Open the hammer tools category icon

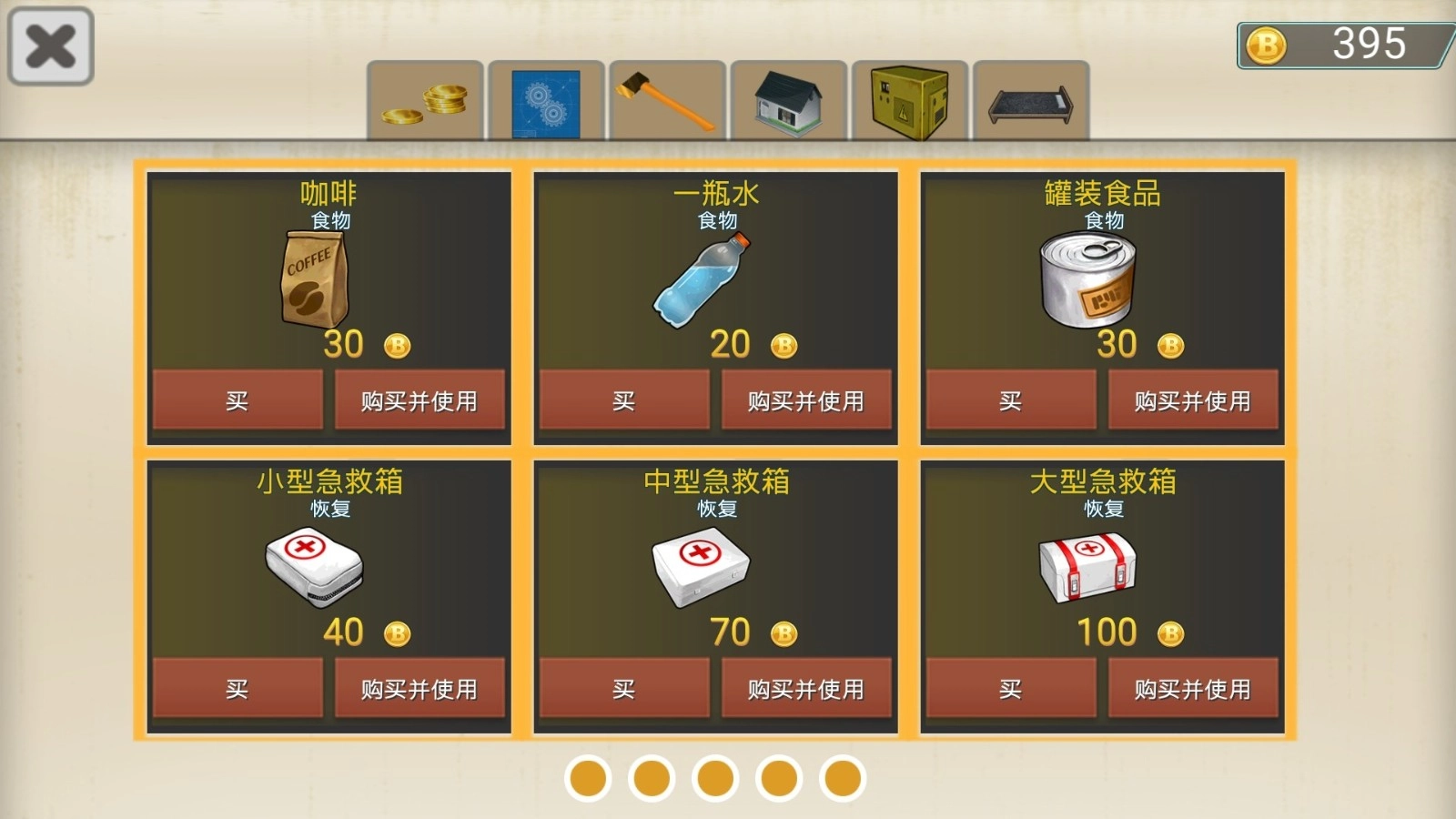coord(665,100)
